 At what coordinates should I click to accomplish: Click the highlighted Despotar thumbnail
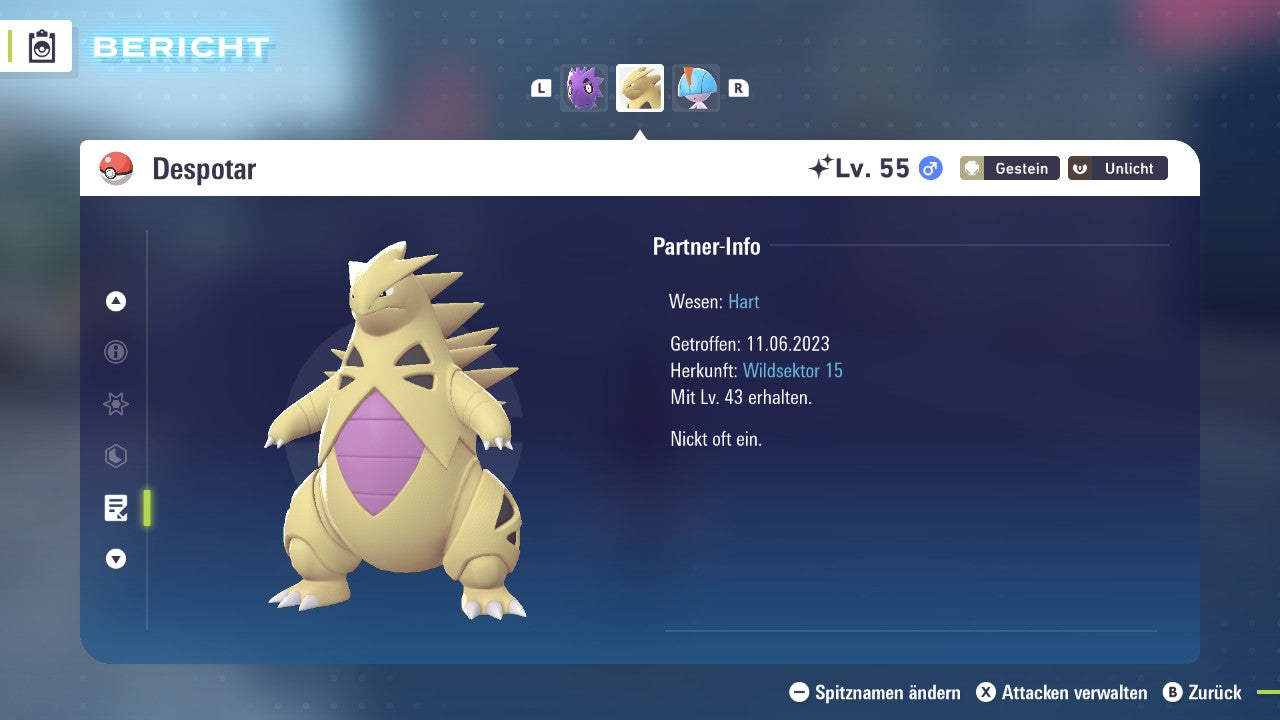pos(640,88)
